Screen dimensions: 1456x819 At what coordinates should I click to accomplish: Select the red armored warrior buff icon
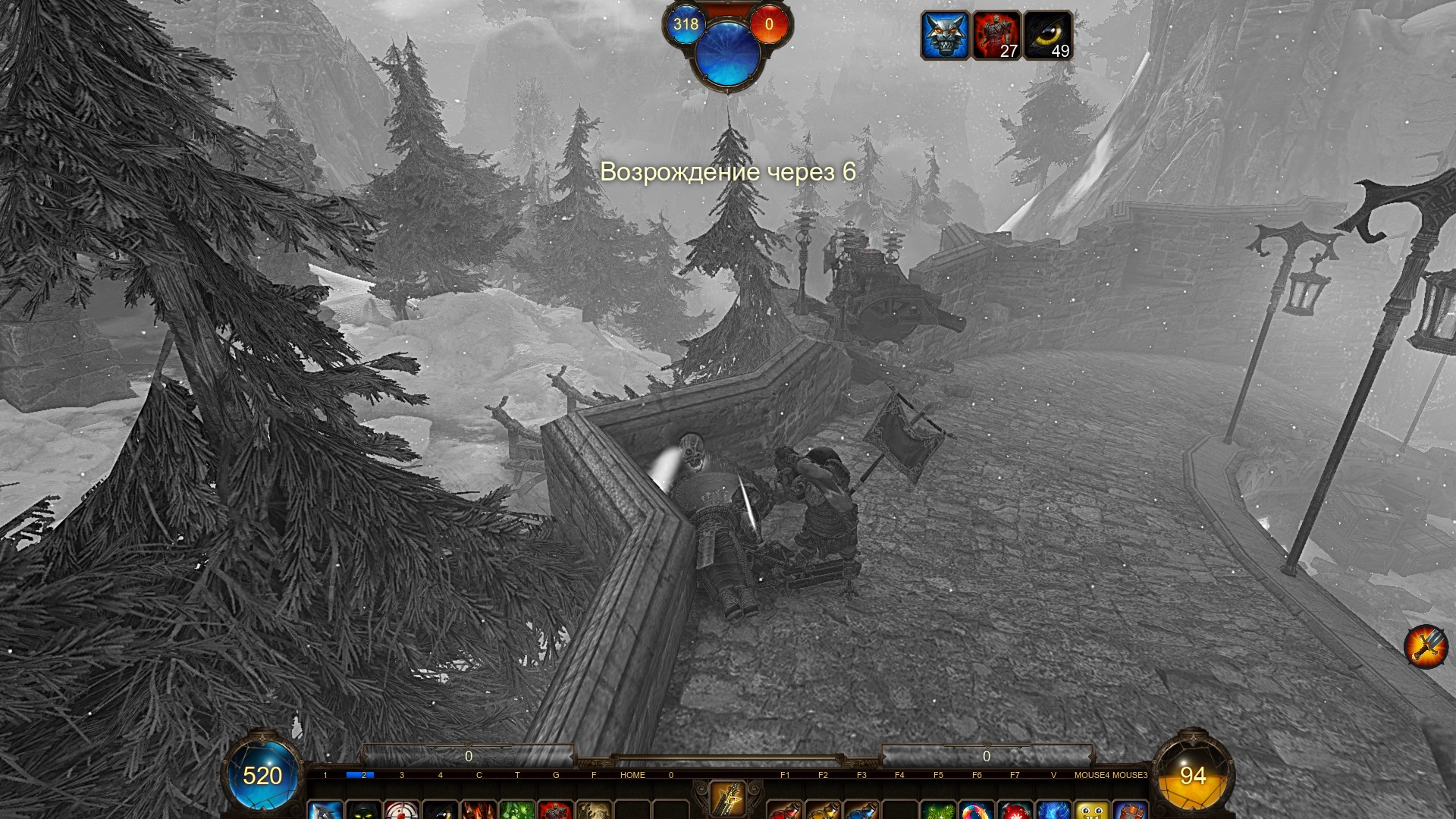pyautogui.click(x=996, y=35)
